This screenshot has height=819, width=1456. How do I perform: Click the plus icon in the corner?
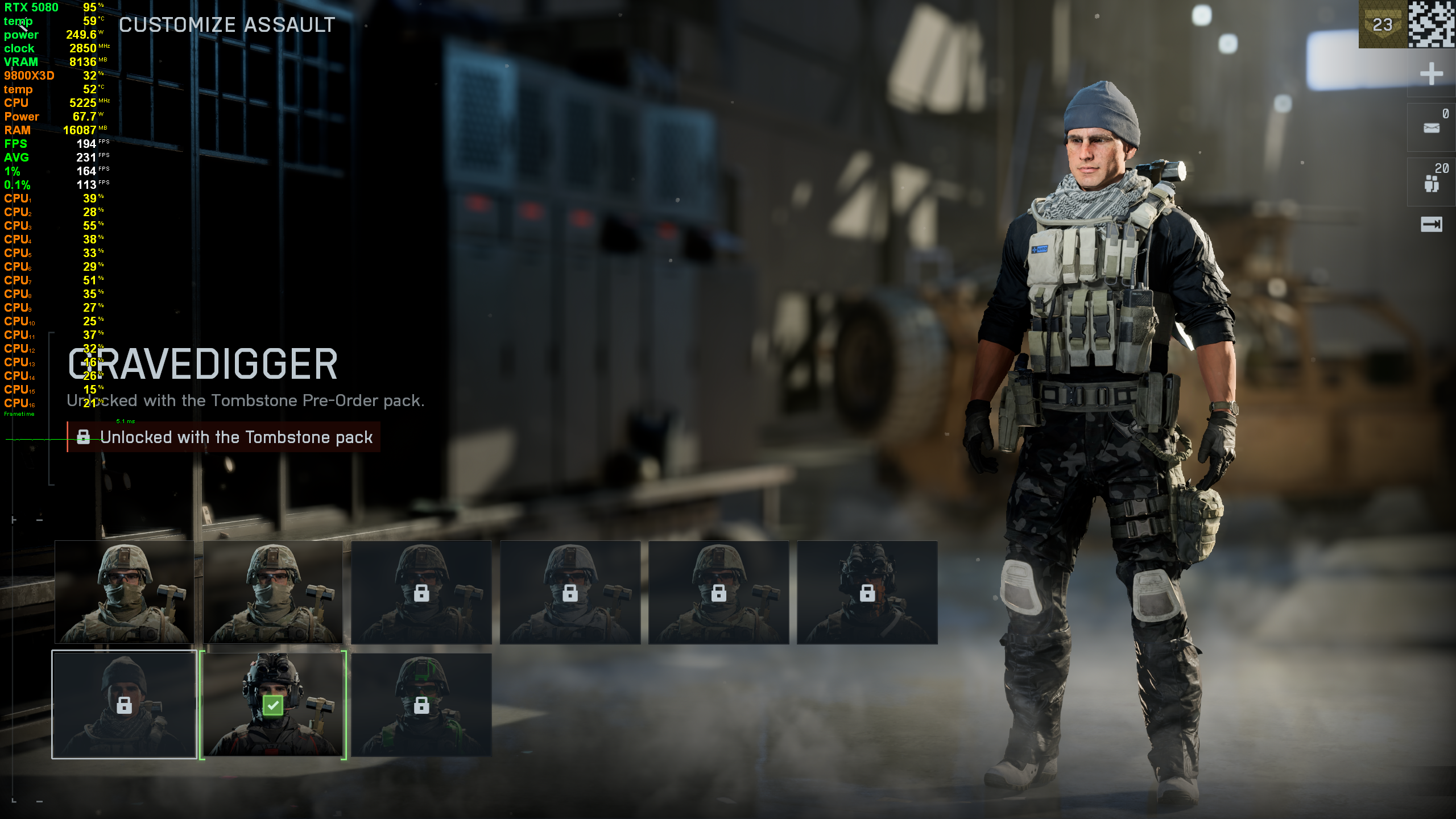tap(1431, 74)
